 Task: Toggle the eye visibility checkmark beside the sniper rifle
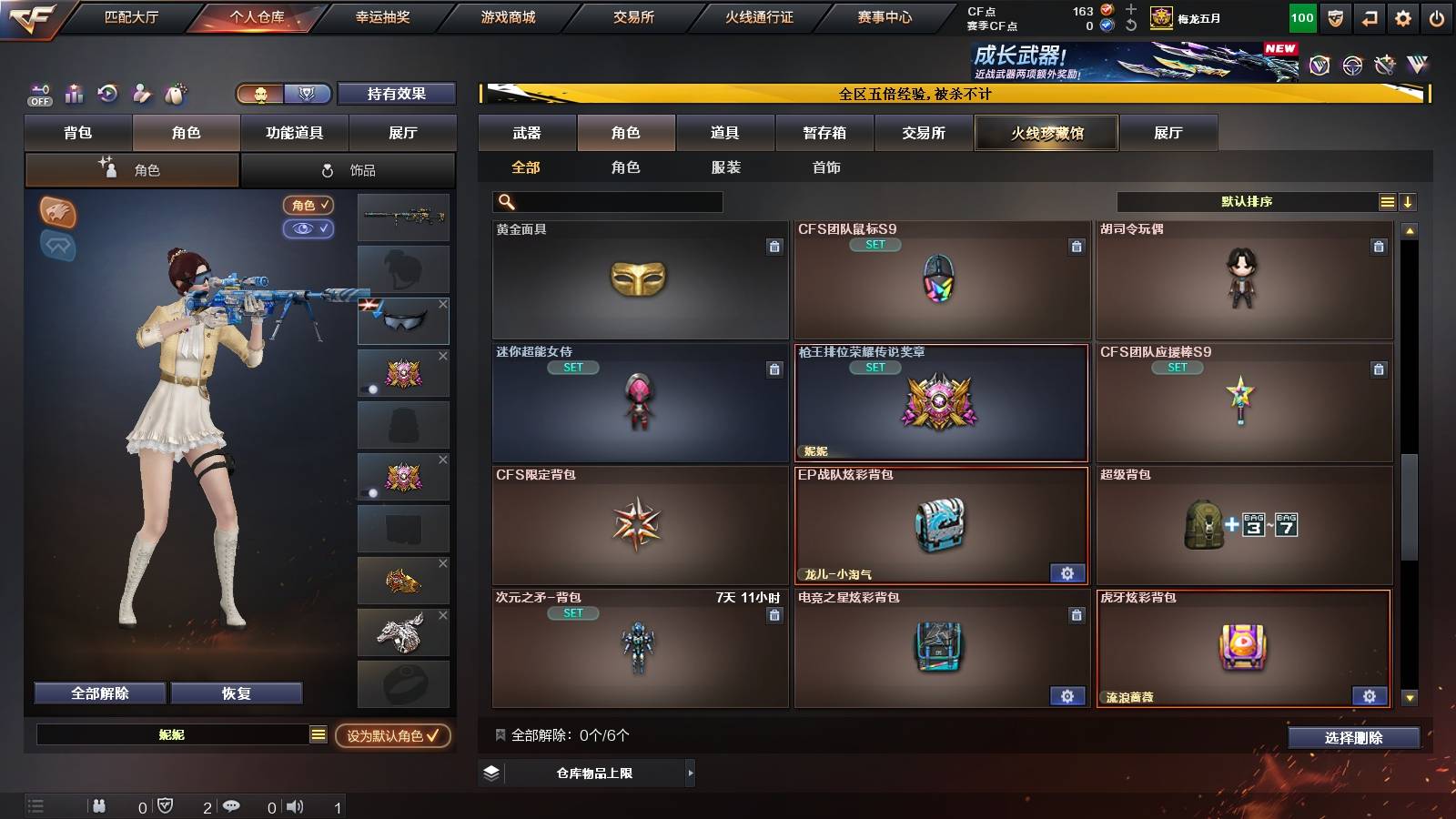tap(310, 229)
